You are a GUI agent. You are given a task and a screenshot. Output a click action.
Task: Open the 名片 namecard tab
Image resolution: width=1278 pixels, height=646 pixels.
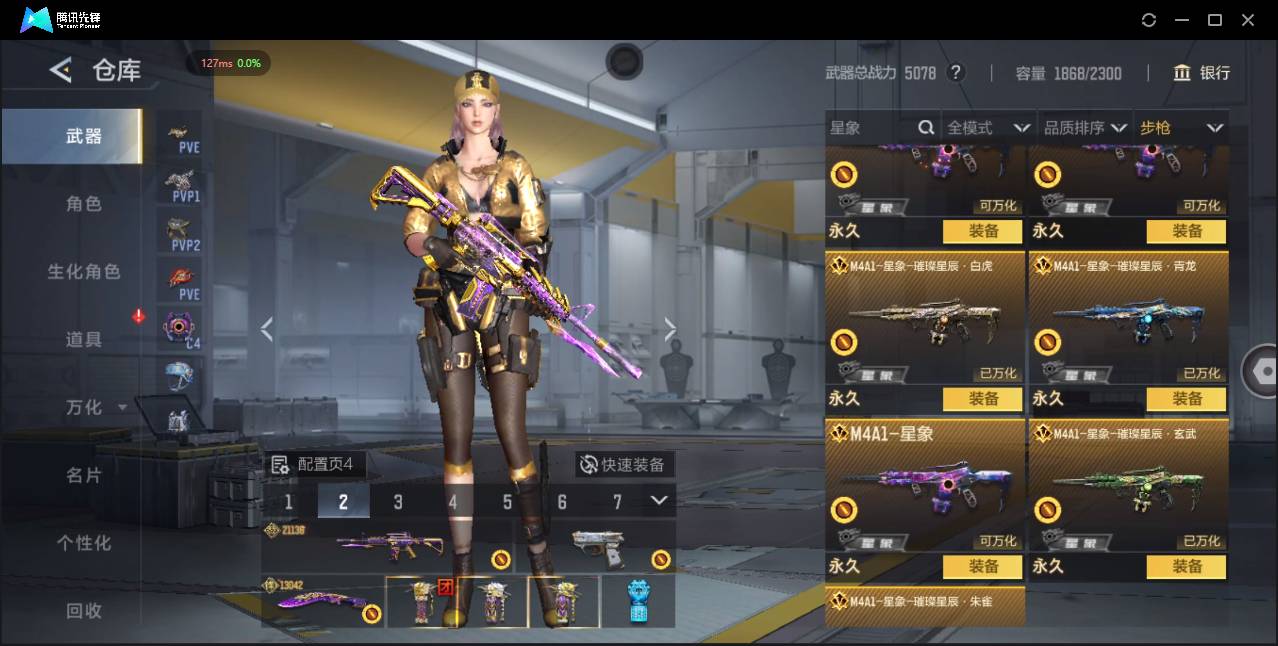point(83,475)
